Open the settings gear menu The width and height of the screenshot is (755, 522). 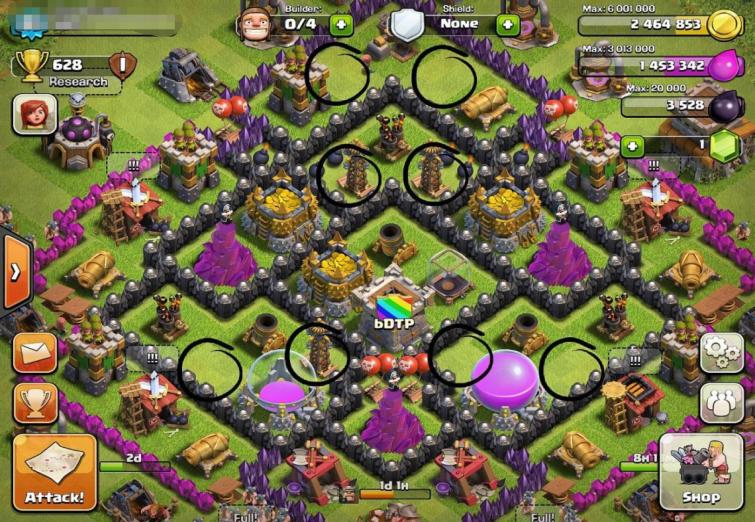pyautogui.click(x=720, y=352)
